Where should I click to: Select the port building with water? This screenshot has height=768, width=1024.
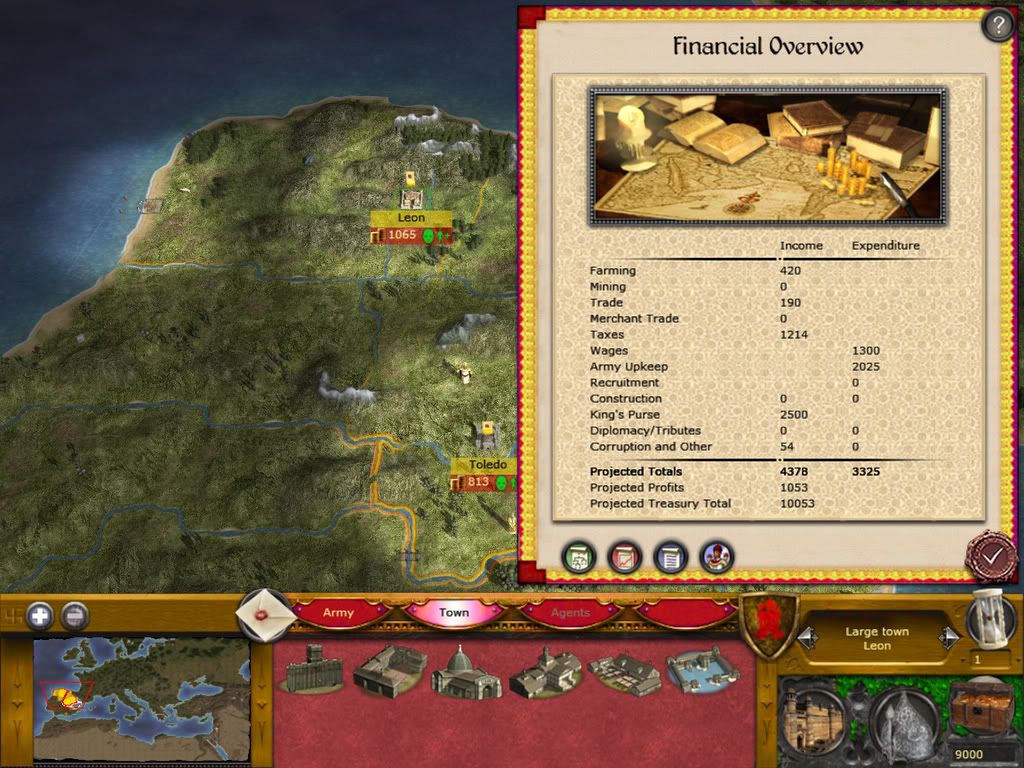pos(702,670)
